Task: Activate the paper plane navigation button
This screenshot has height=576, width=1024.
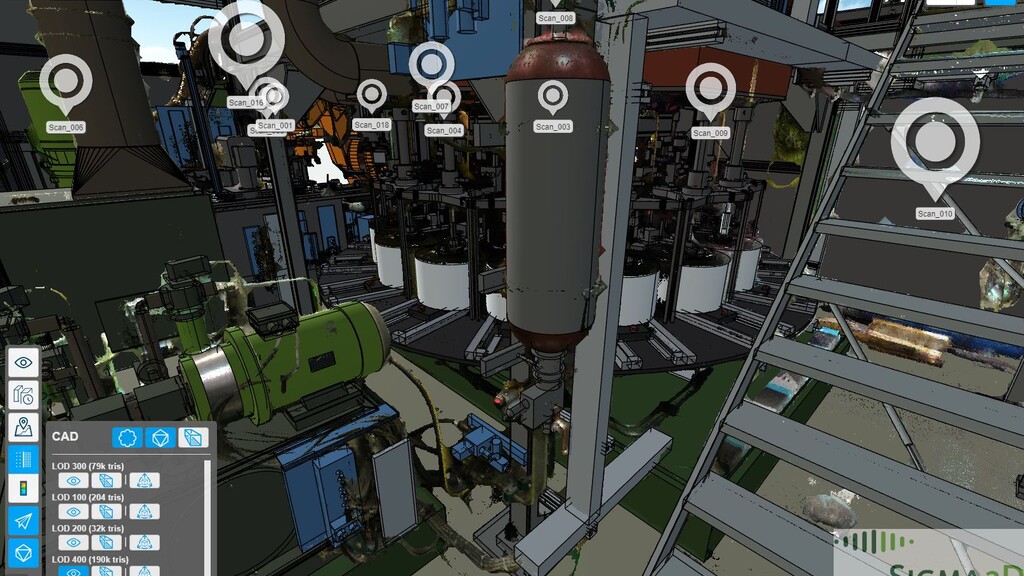Action: (24, 521)
